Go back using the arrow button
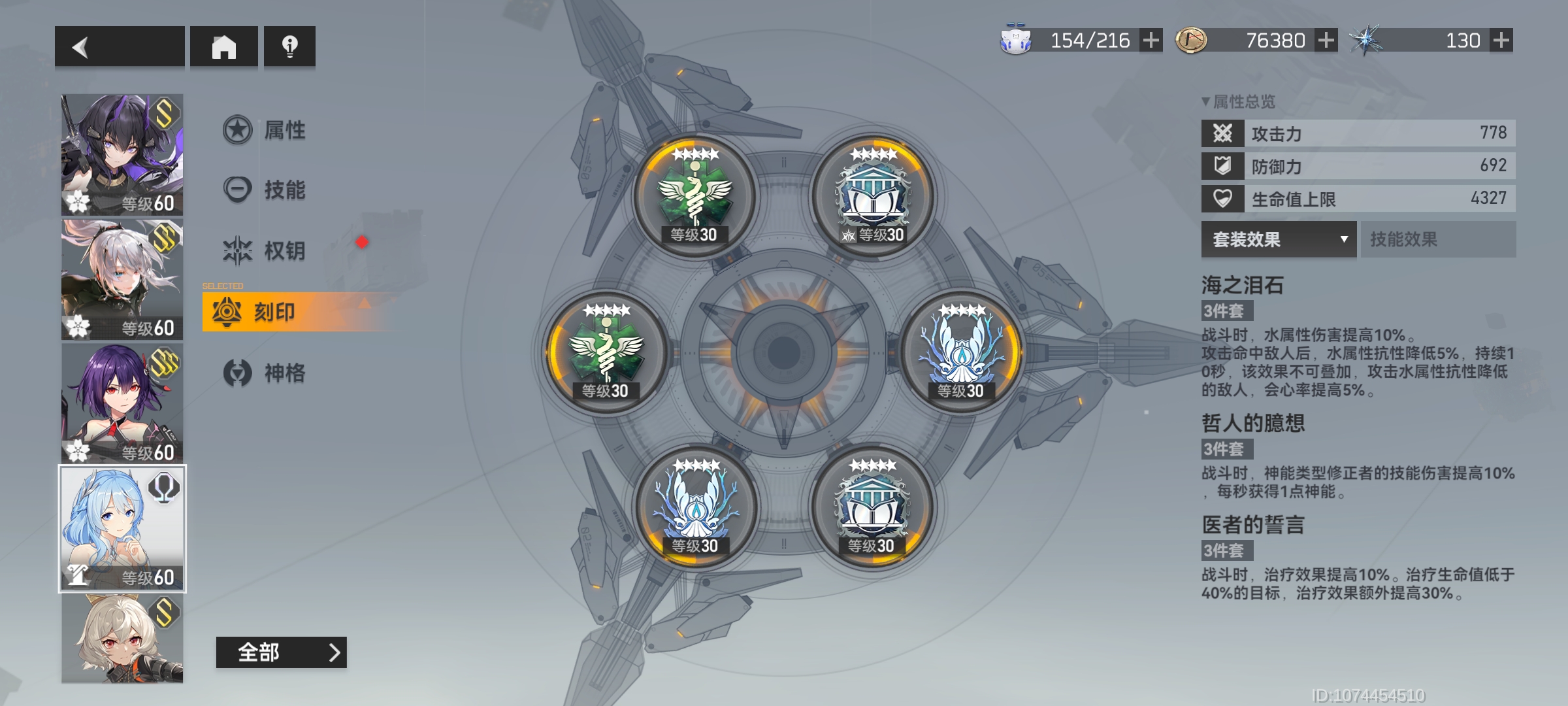 tap(119, 46)
